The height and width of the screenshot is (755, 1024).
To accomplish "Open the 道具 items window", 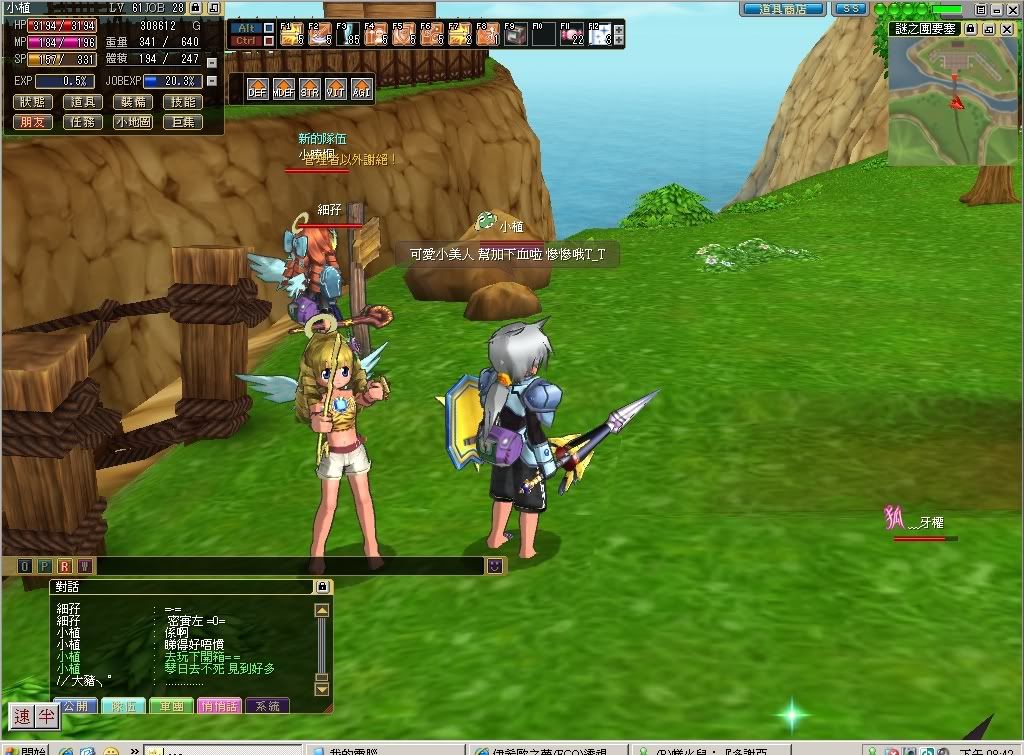I will point(83,102).
